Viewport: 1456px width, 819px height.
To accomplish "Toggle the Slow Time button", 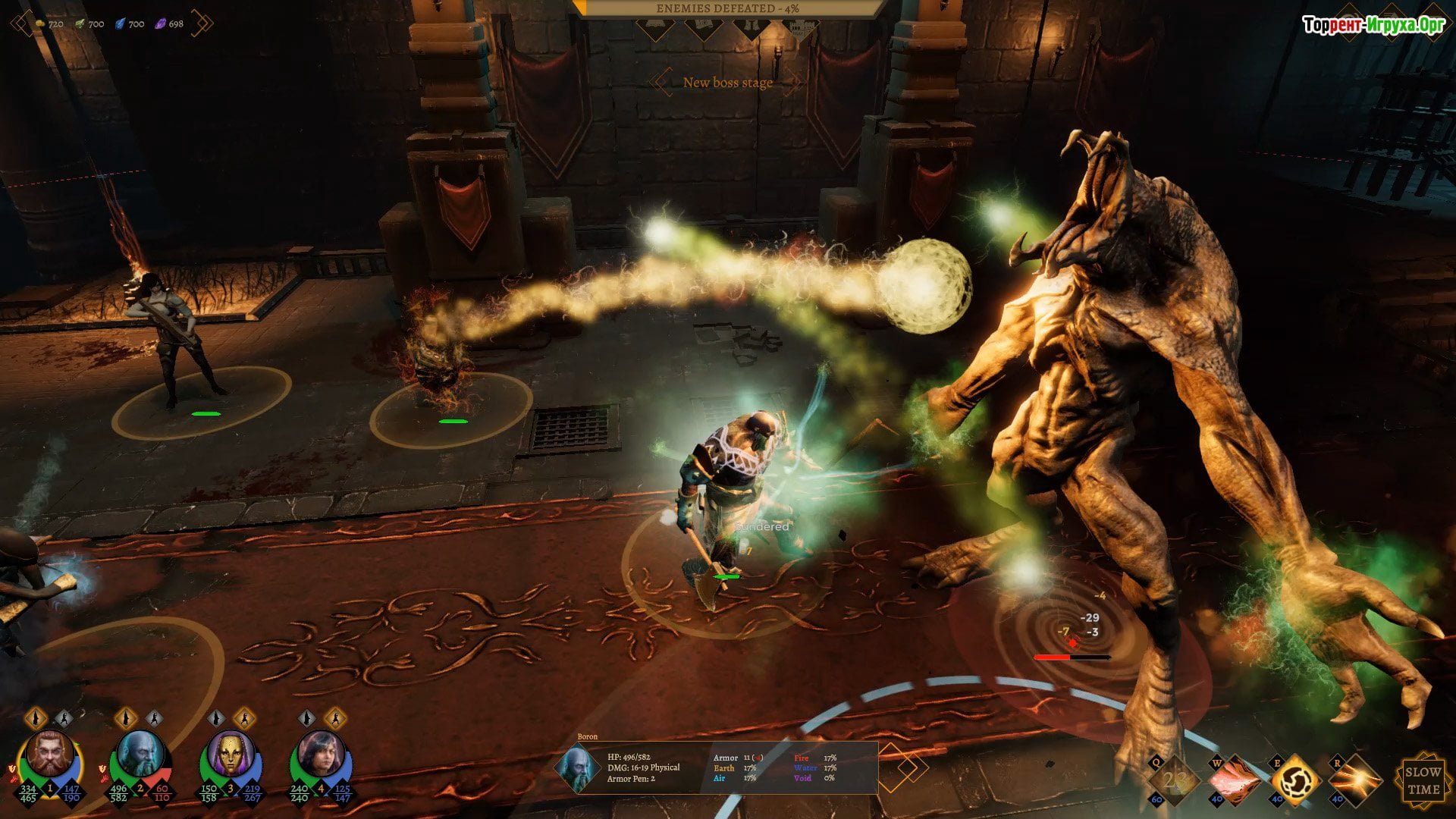I will pyautogui.click(x=1423, y=780).
